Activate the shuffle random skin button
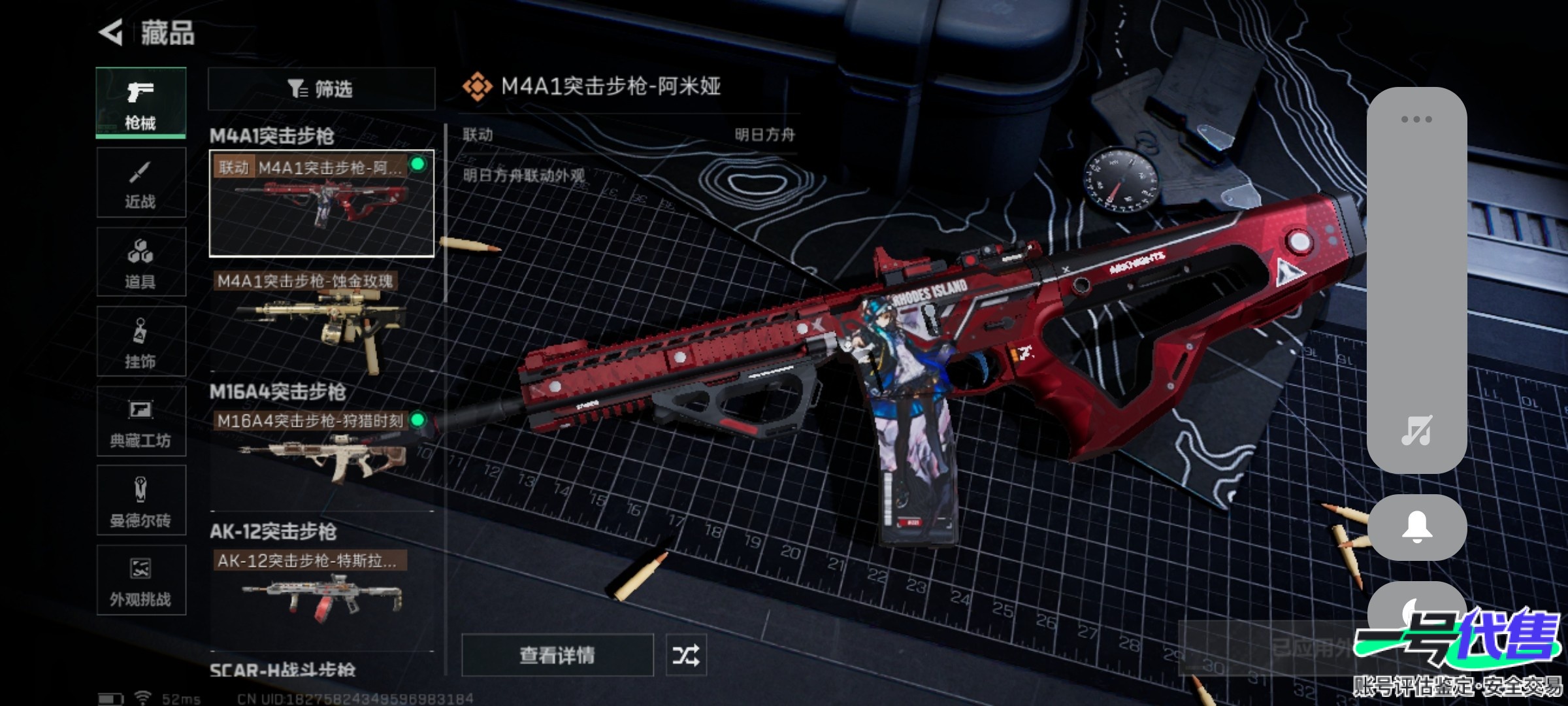The height and width of the screenshot is (706, 1568). (685, 654)
